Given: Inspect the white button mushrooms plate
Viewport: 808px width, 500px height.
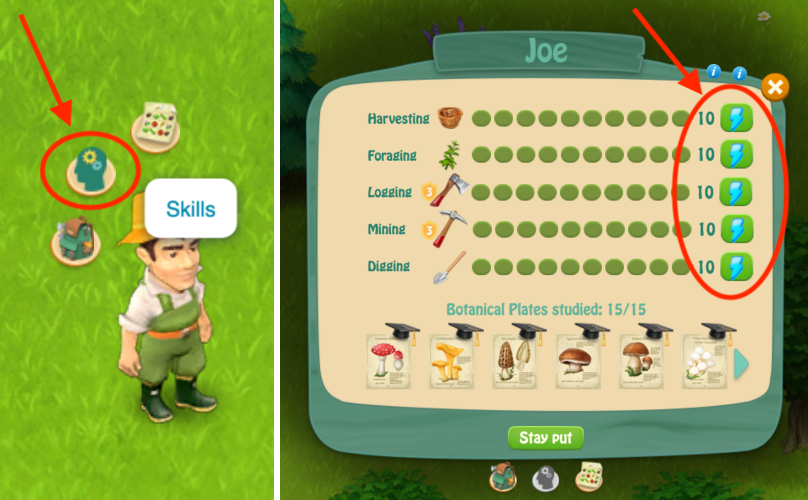Looking at the screenshot, I should [x=704, y=358].
